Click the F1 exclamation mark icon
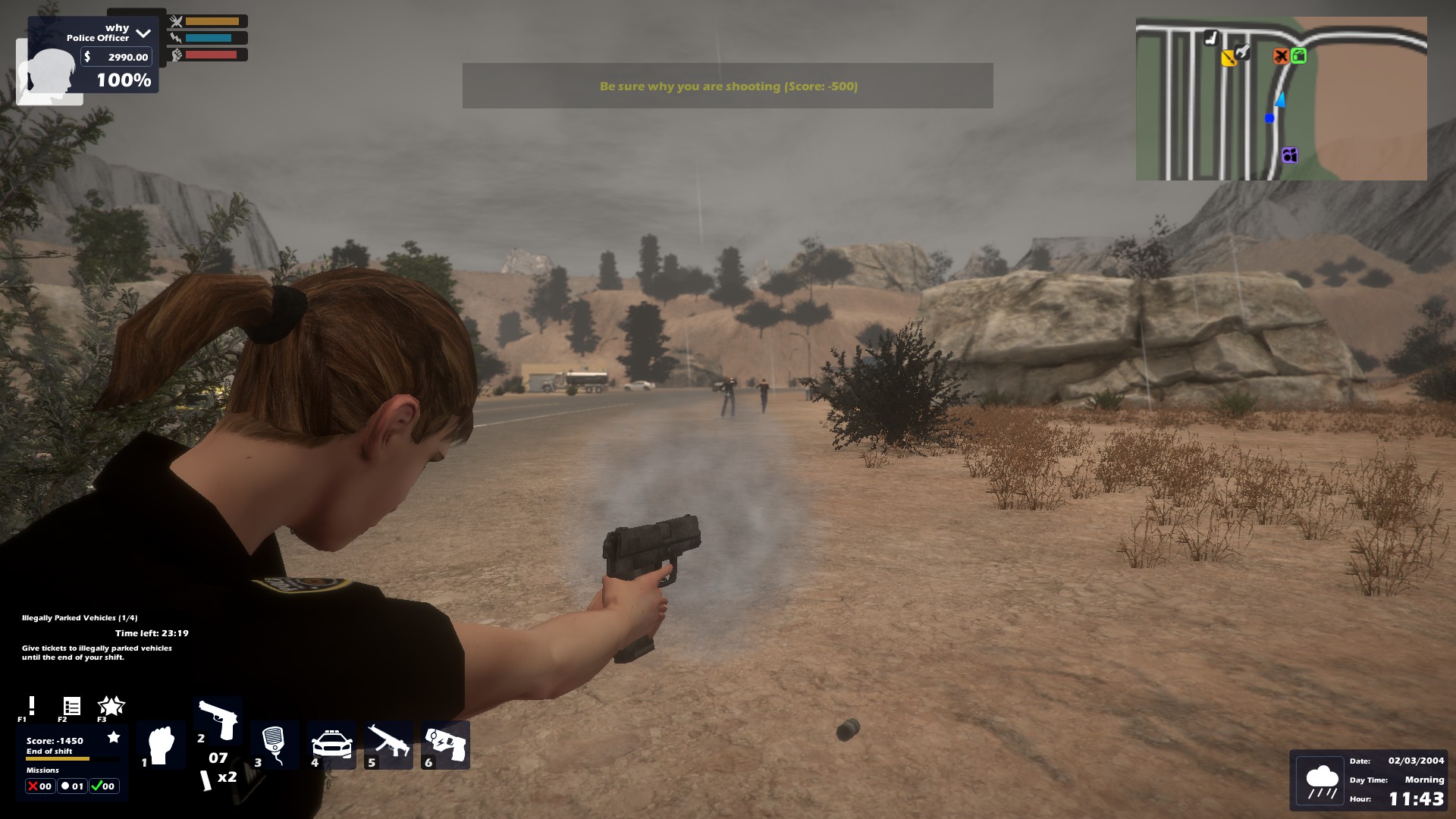This screenshot has height=819, width=1456. [30, 706]
